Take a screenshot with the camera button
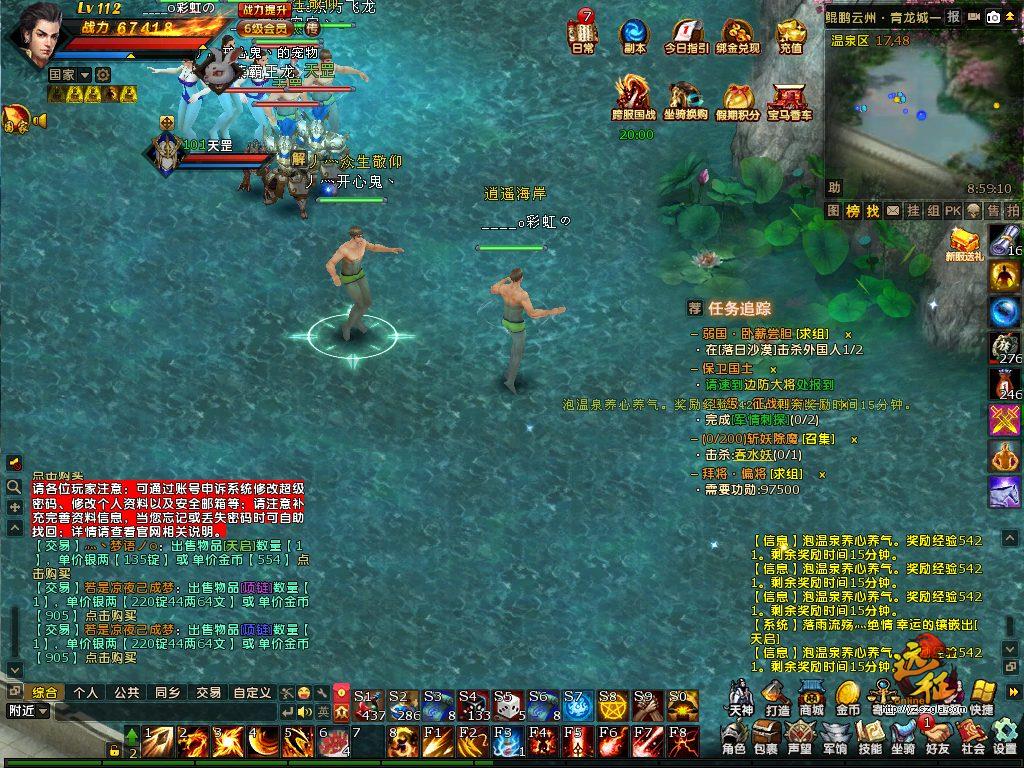1024x768 pixels. (x=994, y=17)
